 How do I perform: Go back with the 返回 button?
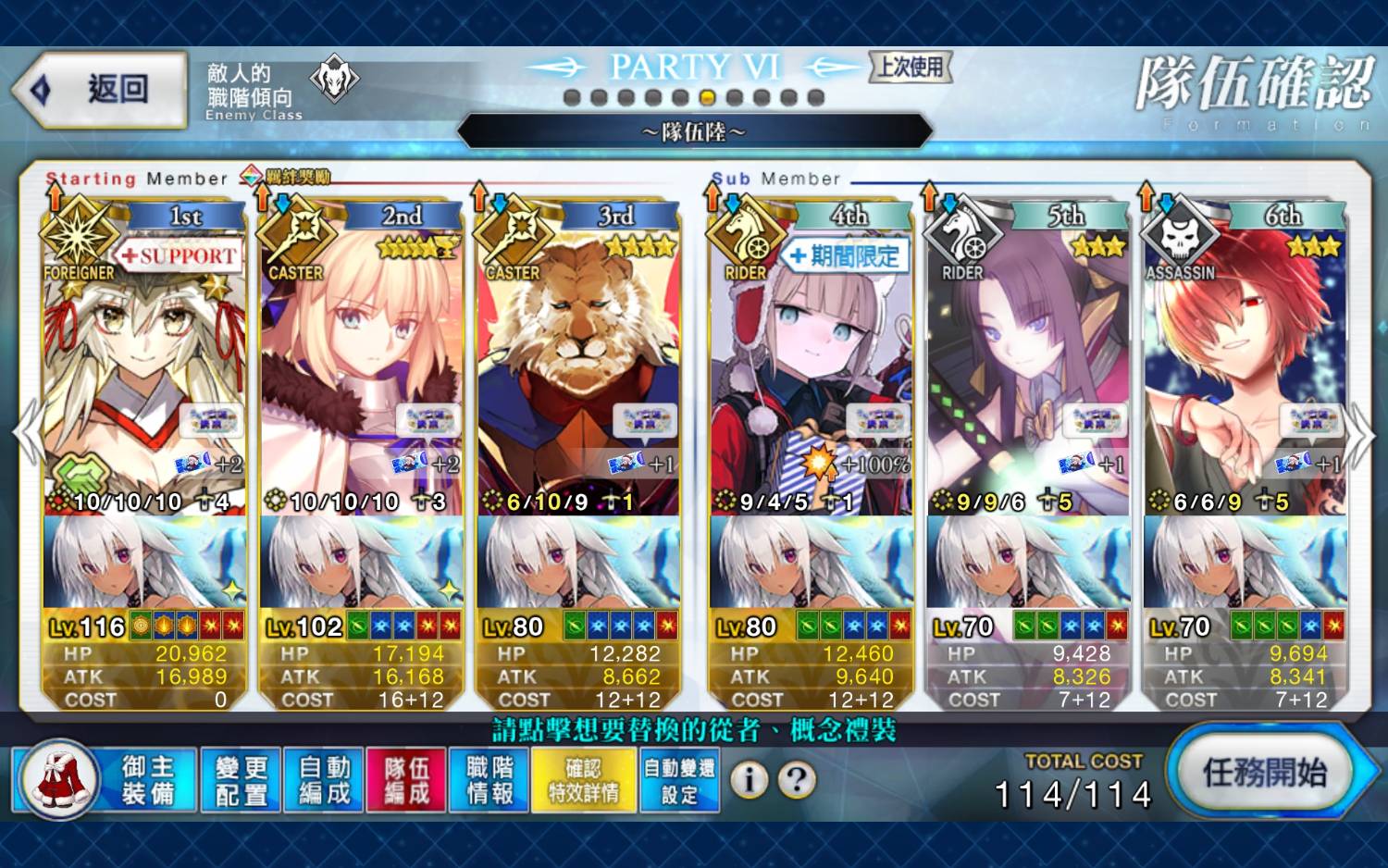(x=100, y=90)
